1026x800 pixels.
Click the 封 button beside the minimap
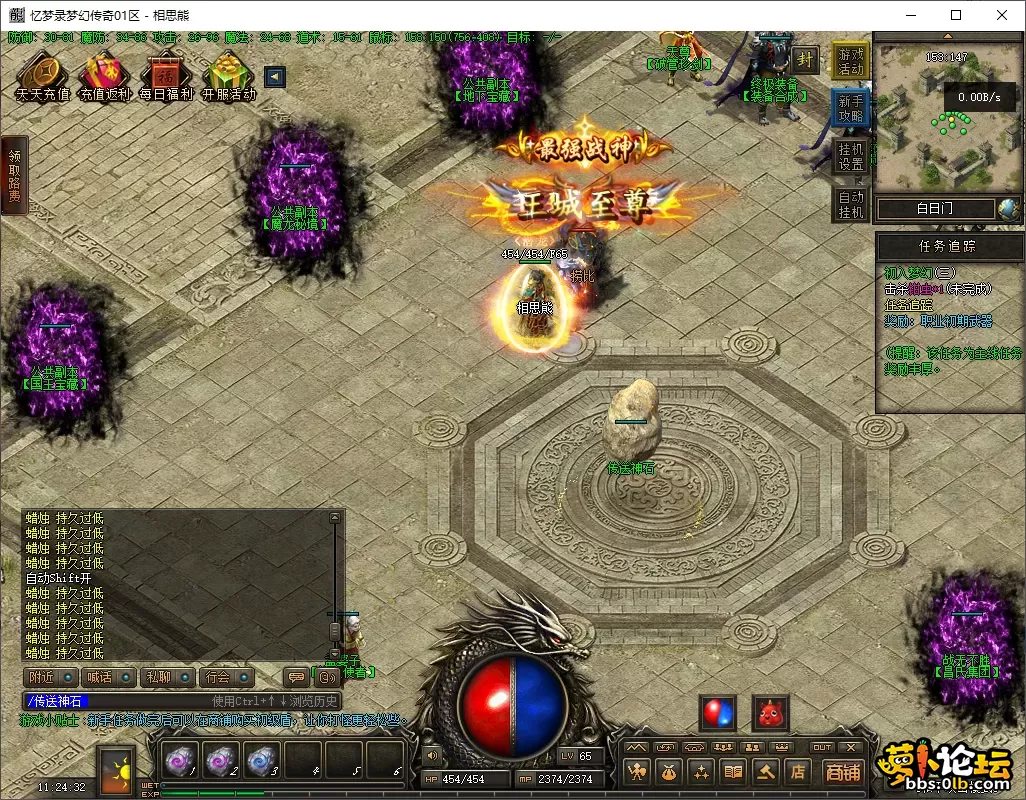point(805,58)
